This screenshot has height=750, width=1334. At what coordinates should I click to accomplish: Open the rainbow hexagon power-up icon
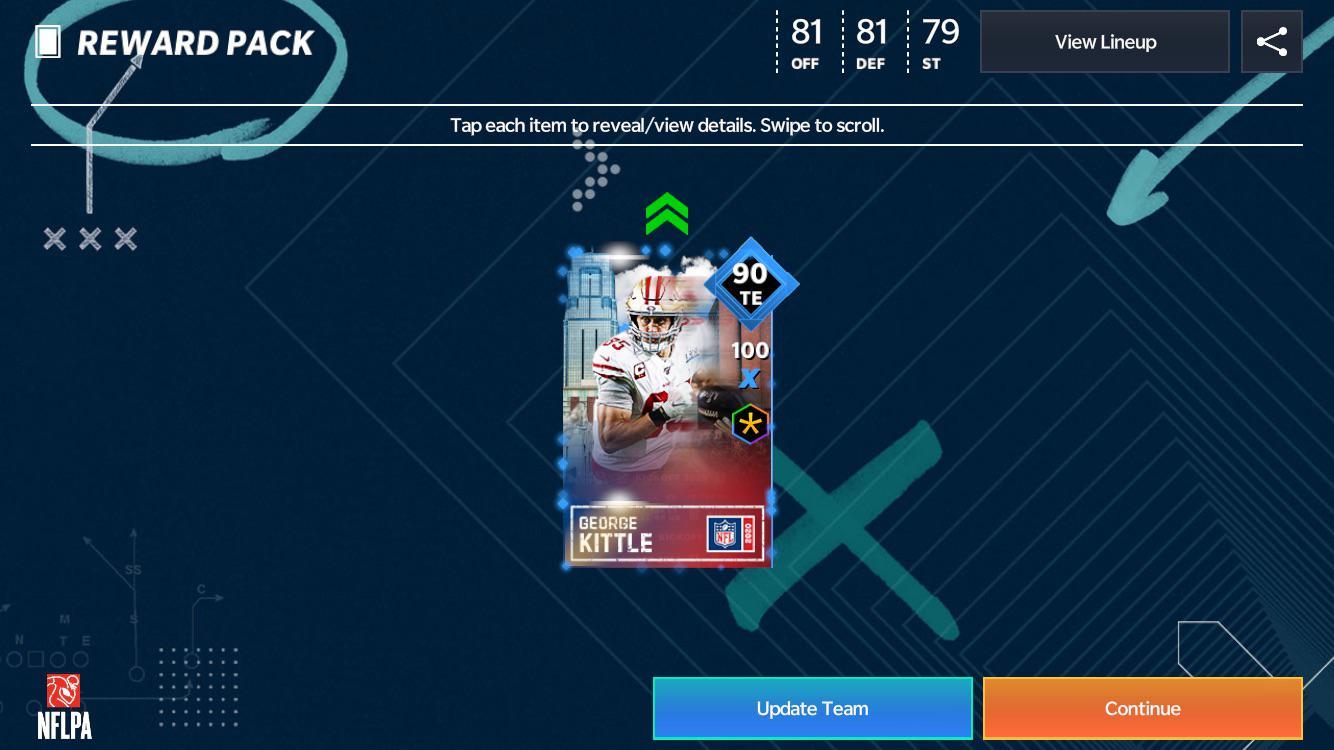pyautogui.click(x=749, y=423)
